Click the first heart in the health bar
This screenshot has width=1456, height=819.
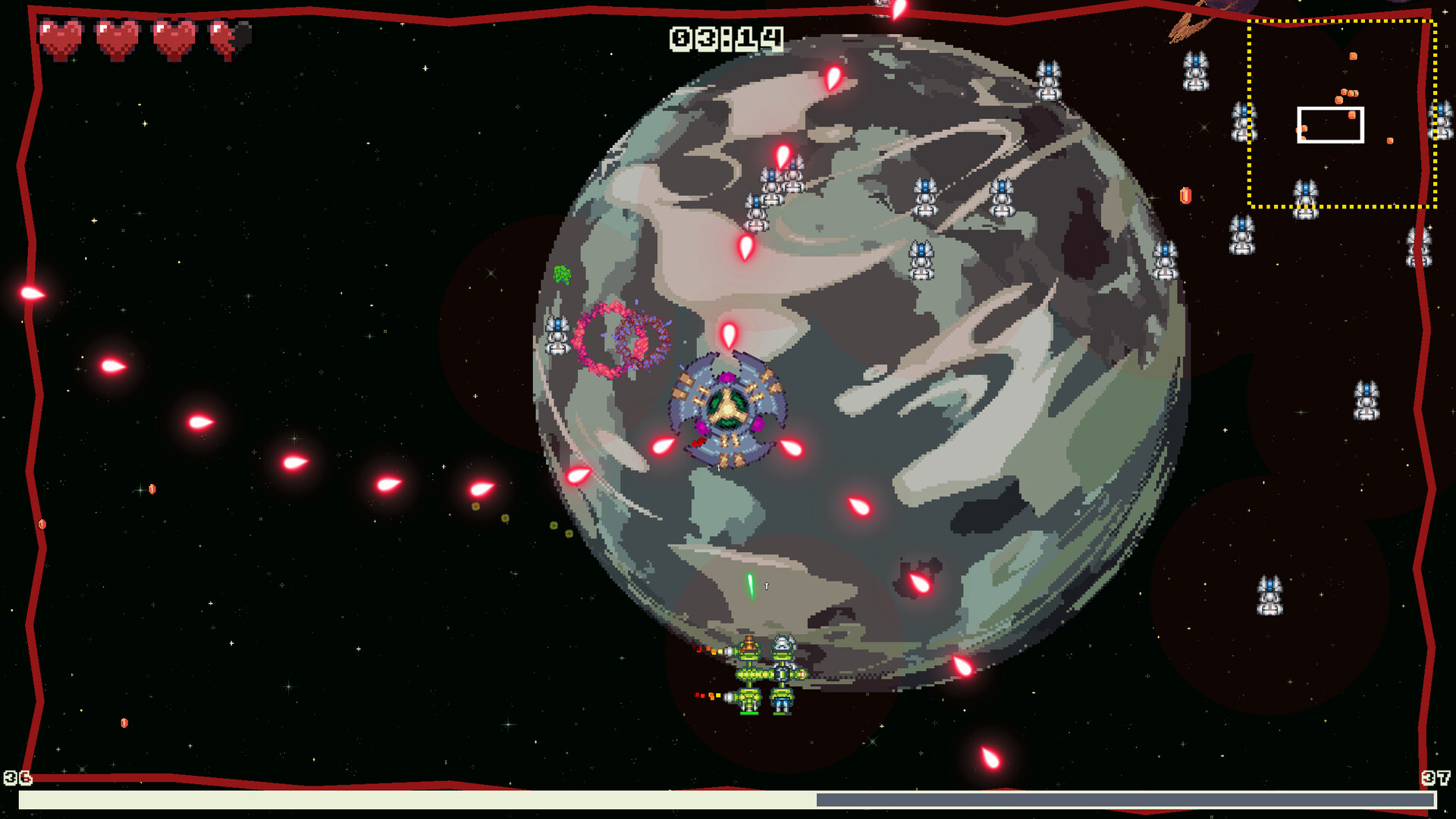click(61, 34)
